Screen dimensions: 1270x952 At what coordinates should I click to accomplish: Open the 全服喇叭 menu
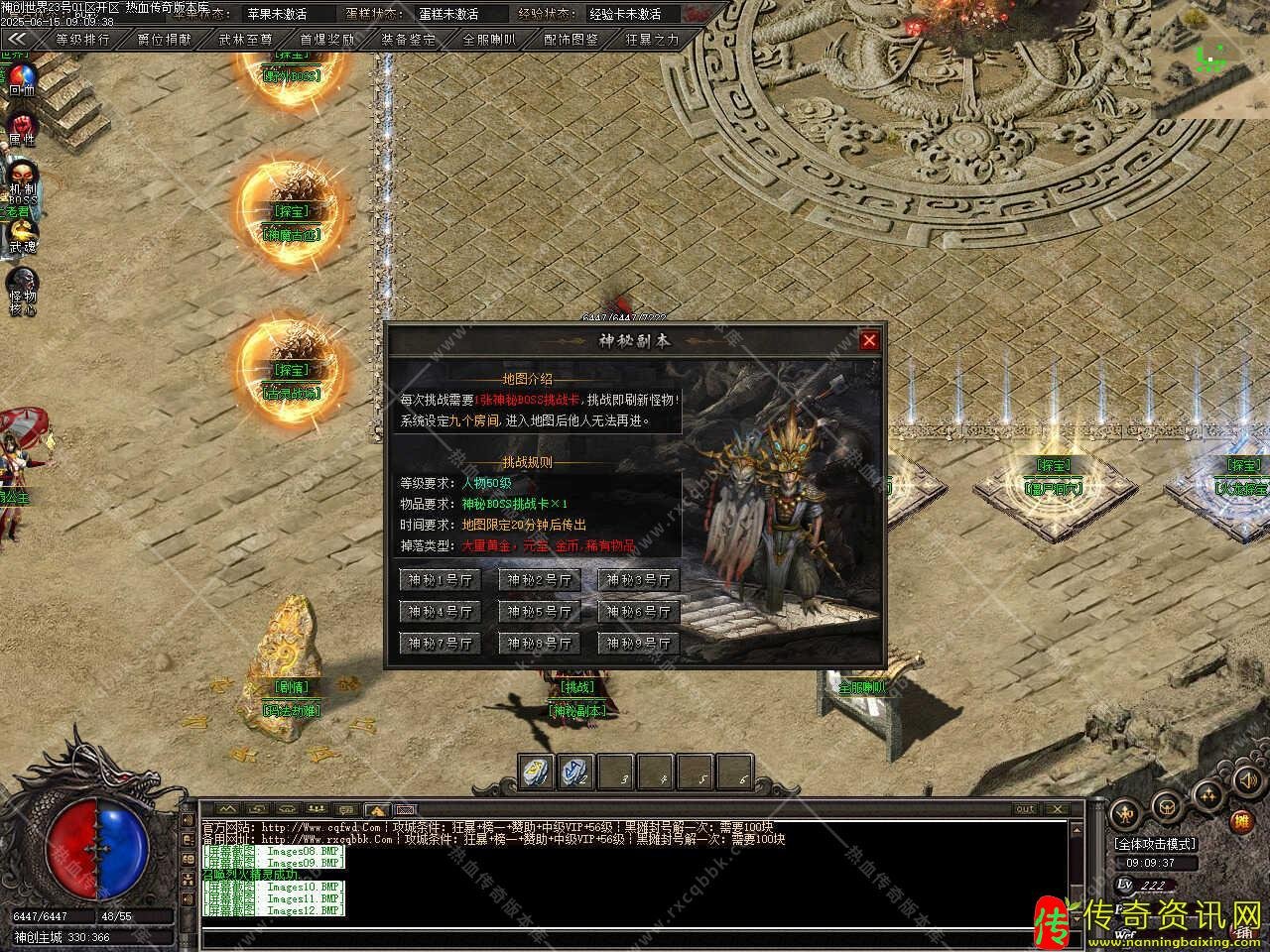[489, 40]
